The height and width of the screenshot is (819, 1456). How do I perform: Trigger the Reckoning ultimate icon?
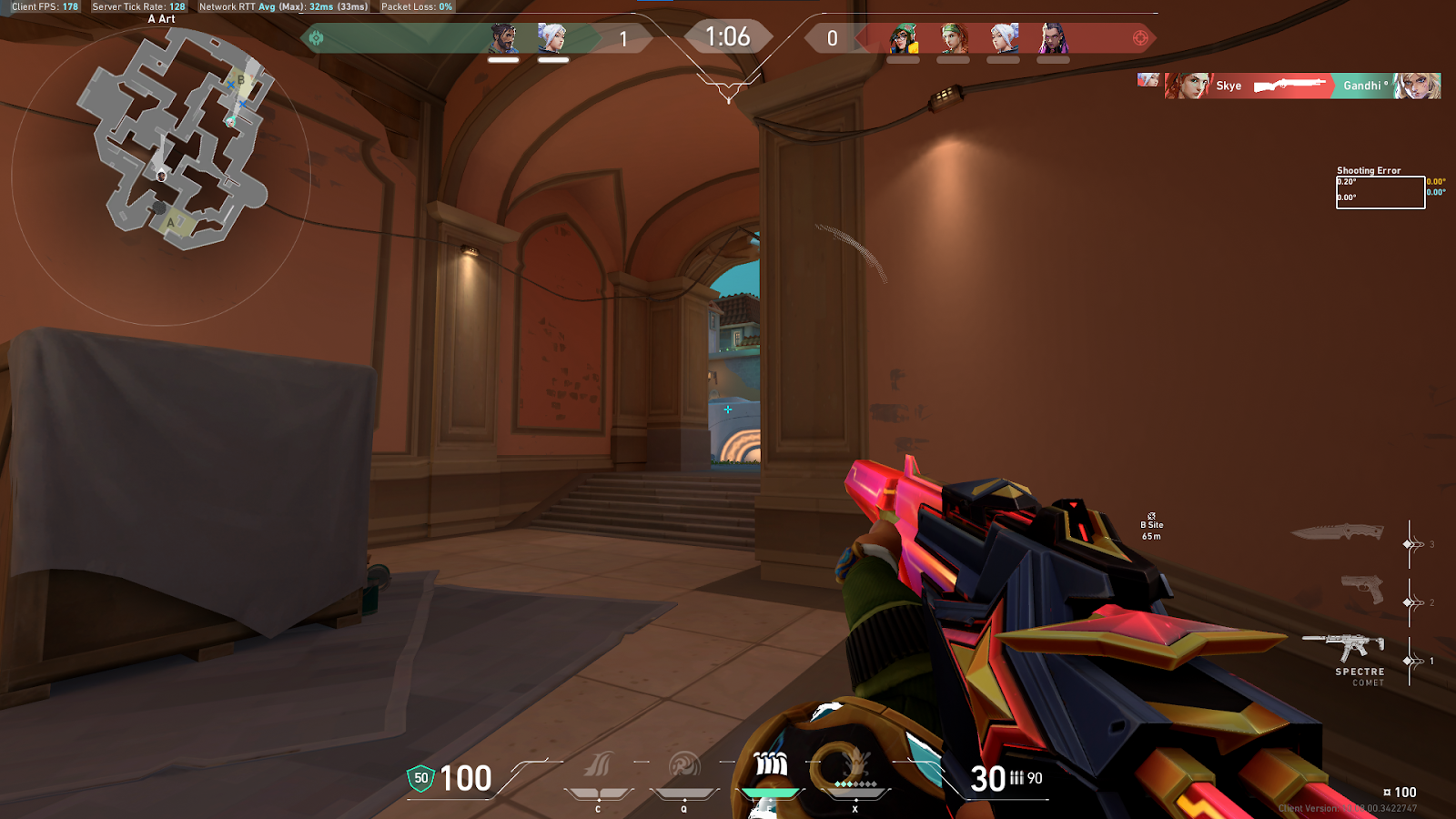pyautogui.click(x=854, y=765)
